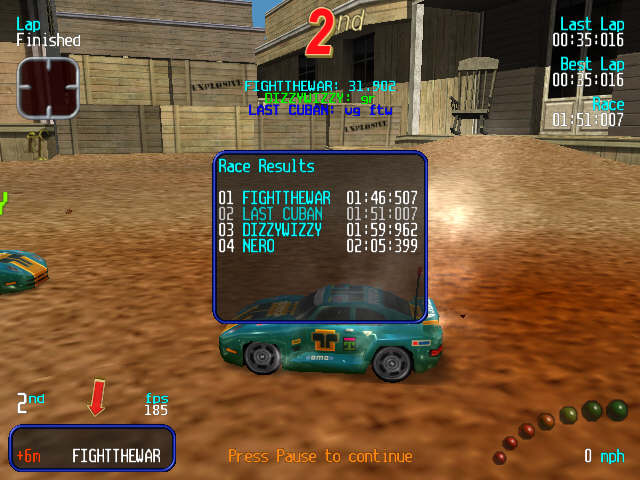640x480 pixels.
Task: Choose LAST CUBAN result row
Action: tap(318, 214)
